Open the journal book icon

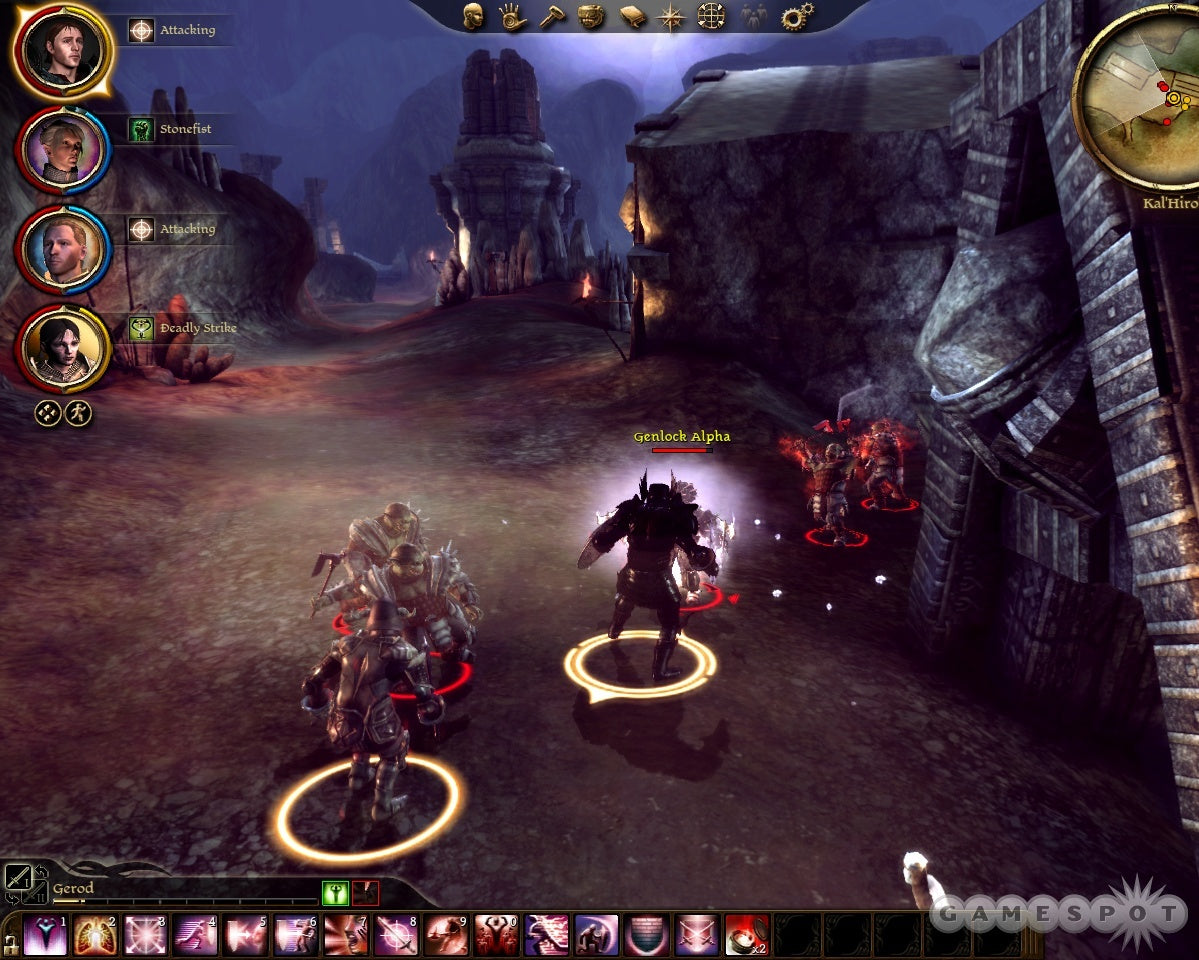(x=633, y=16)
